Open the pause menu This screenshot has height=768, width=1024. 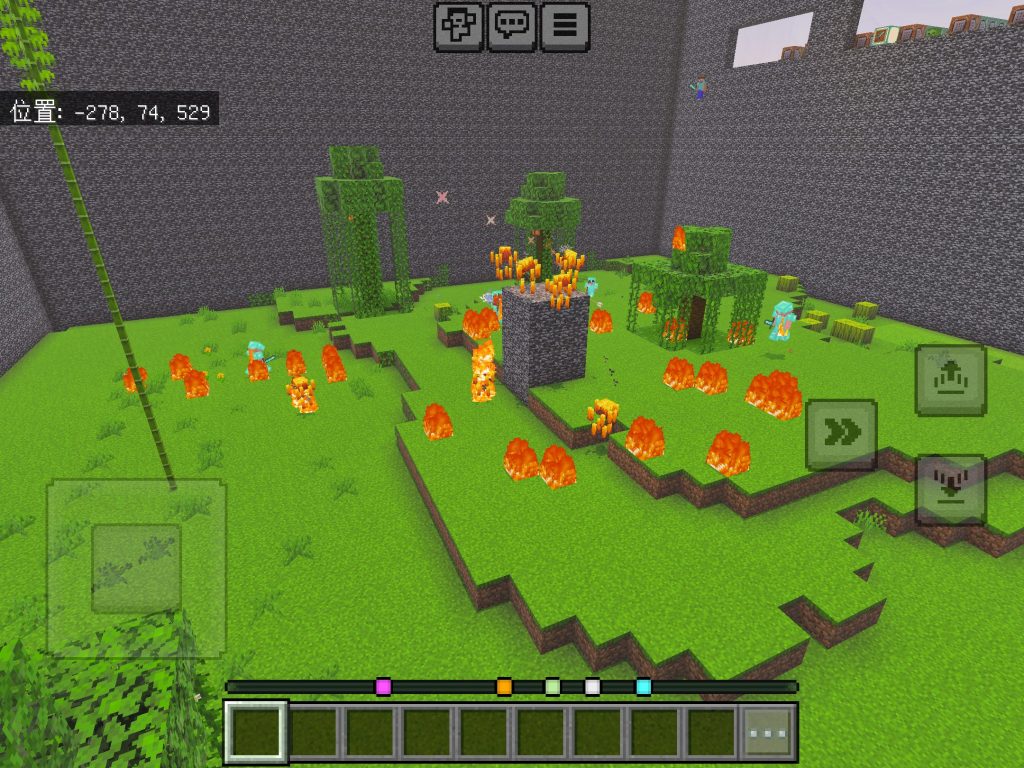565,26
